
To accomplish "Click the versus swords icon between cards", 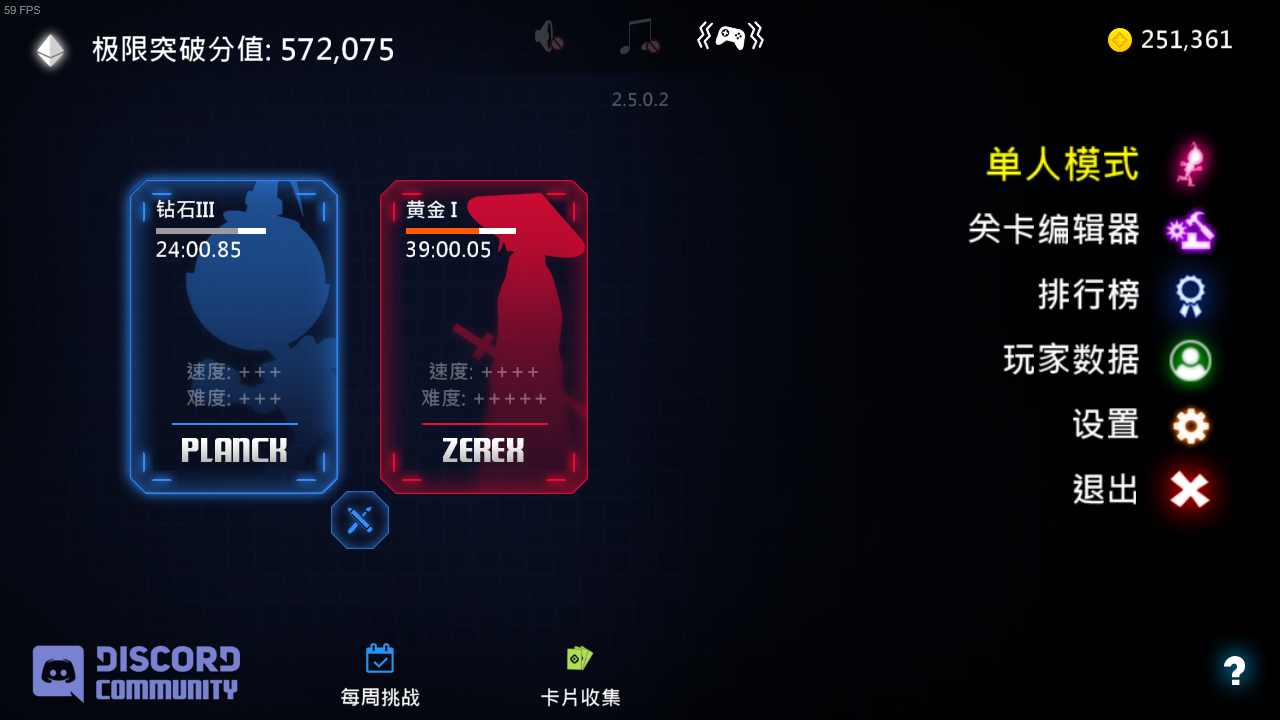I will [x=360, y=520].
